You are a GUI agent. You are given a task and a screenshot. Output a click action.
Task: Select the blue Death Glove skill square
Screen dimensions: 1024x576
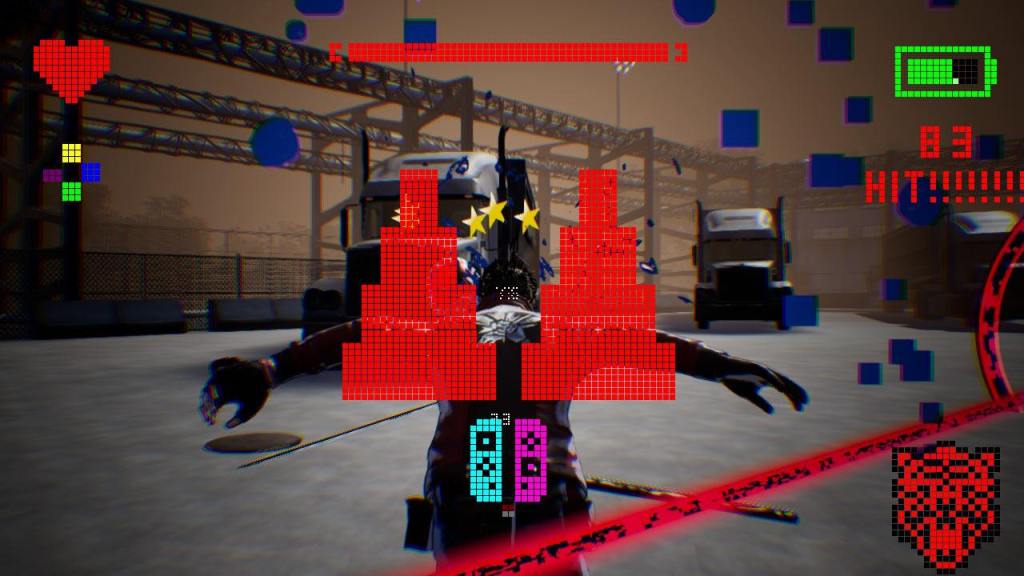pos(91,172)
